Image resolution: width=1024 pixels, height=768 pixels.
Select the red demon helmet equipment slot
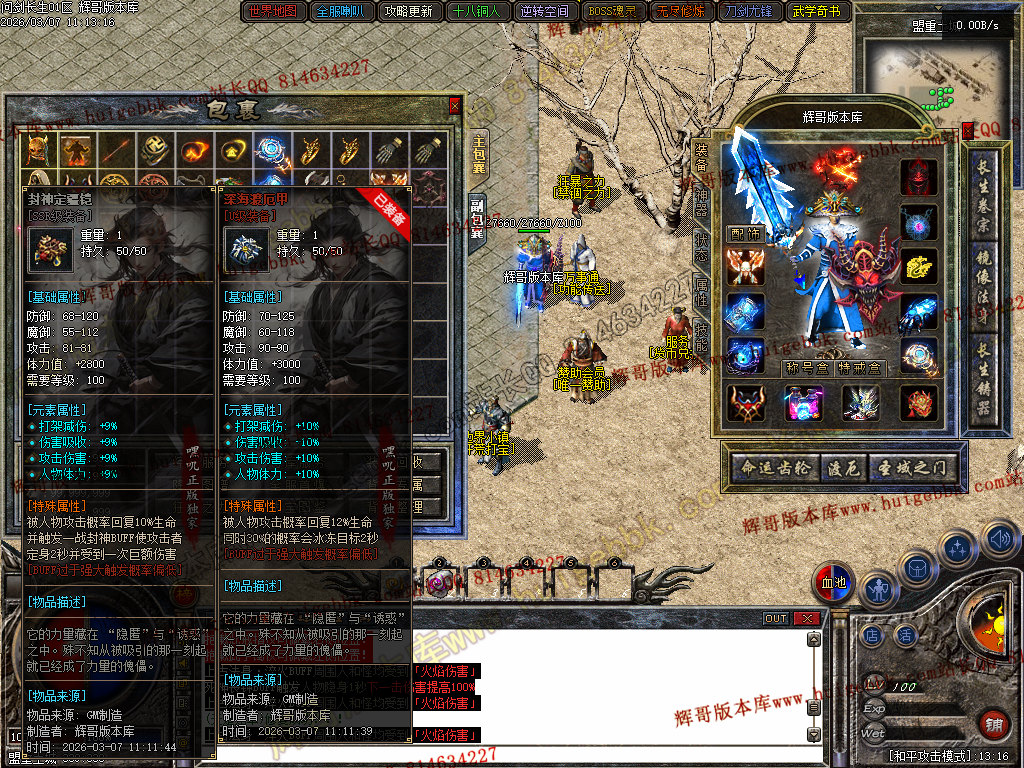coord(918,178)
